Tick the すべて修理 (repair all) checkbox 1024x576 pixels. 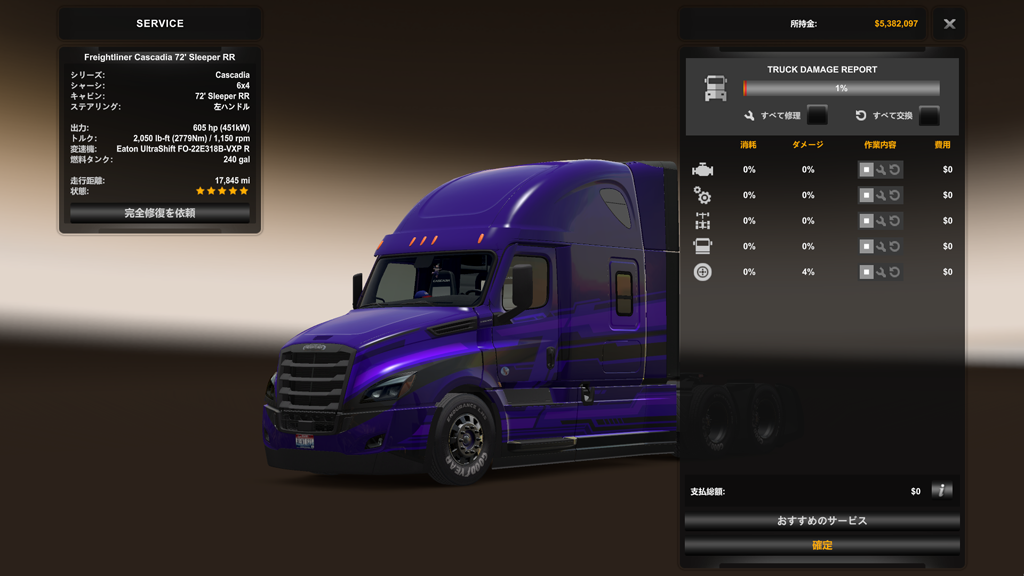tap(817, 115)
